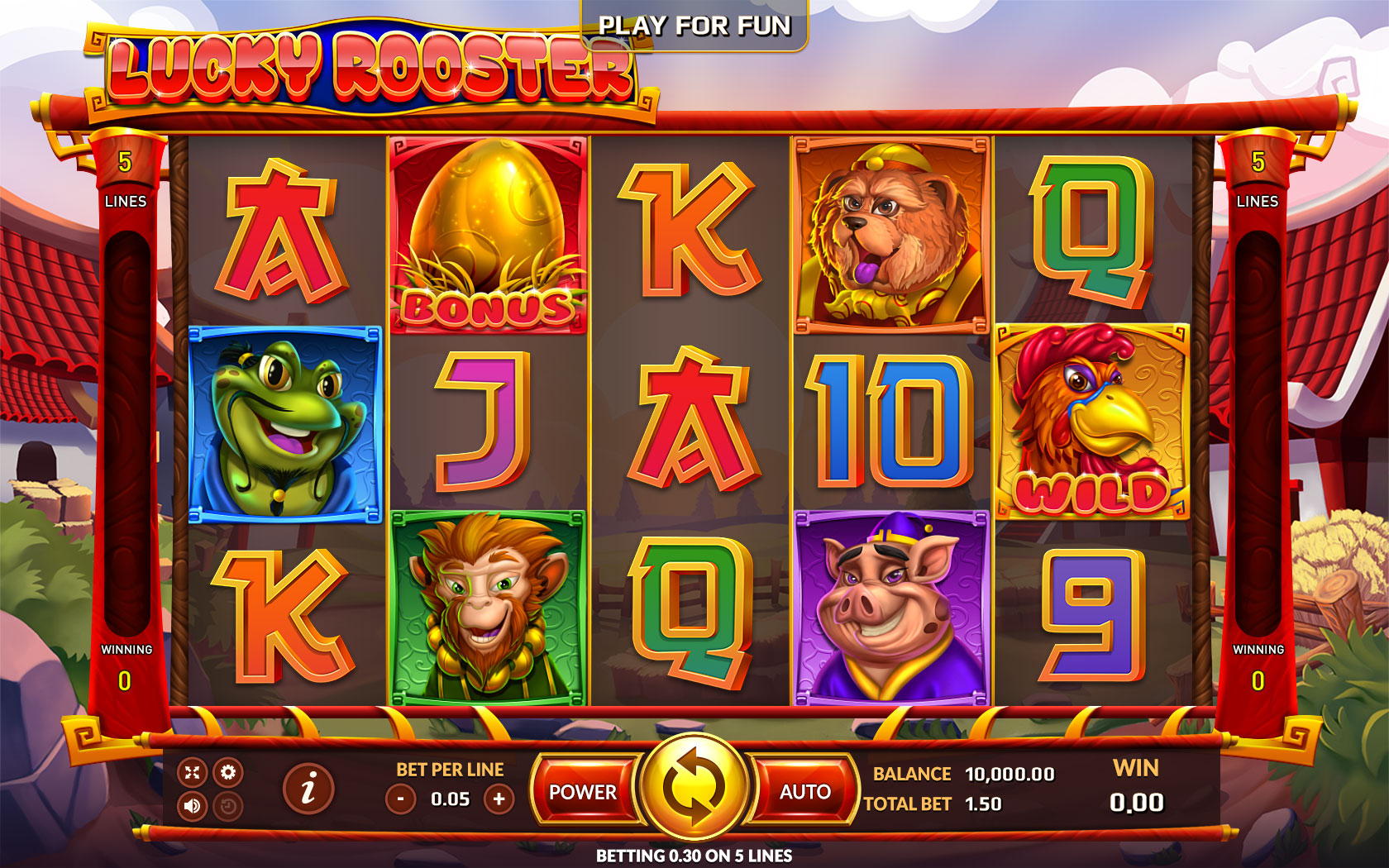Decrease bet per line with minus button

(x=403, y=799)
